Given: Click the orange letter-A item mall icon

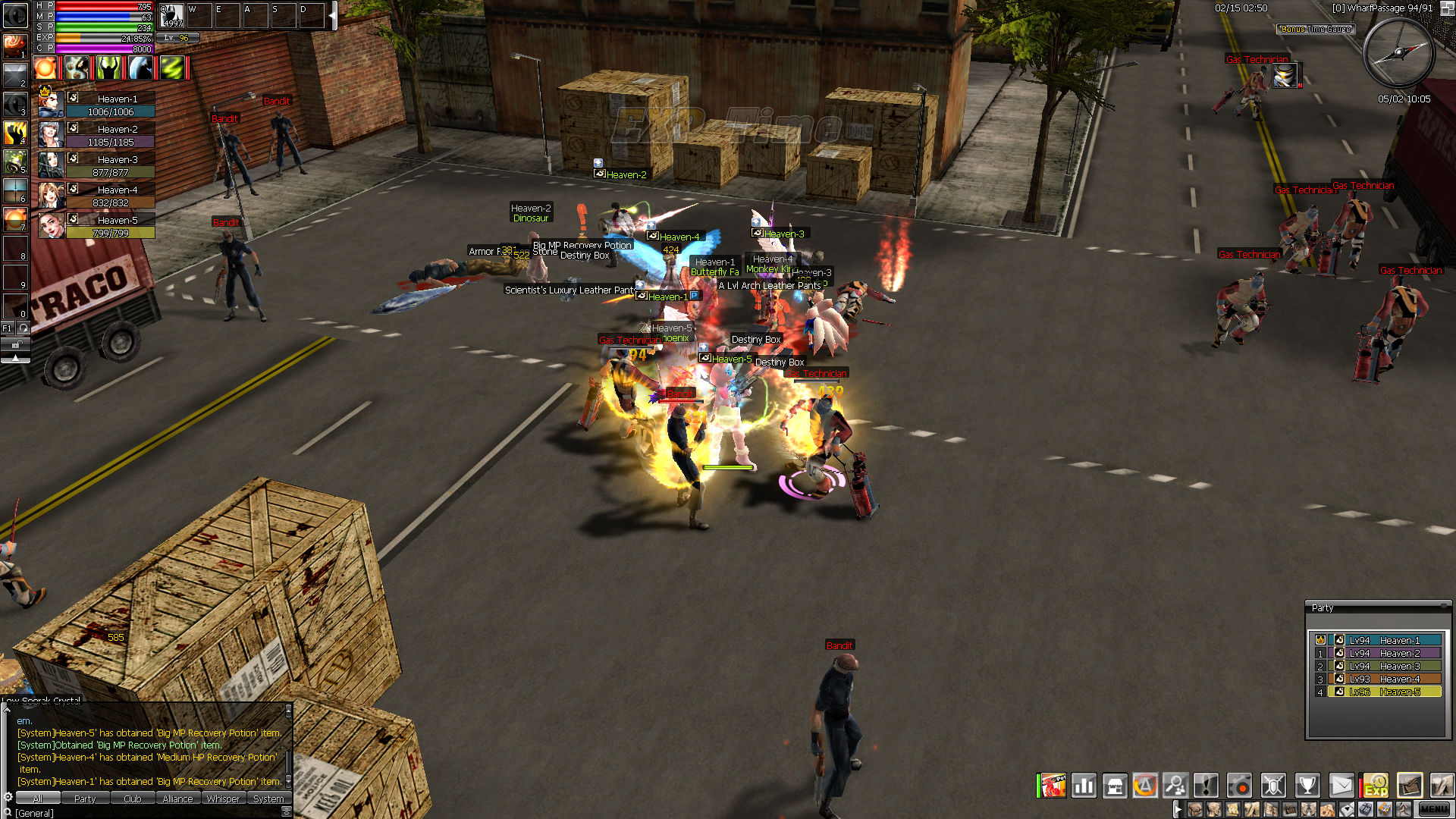Looking at the screenshot, I should point(1145,786).
